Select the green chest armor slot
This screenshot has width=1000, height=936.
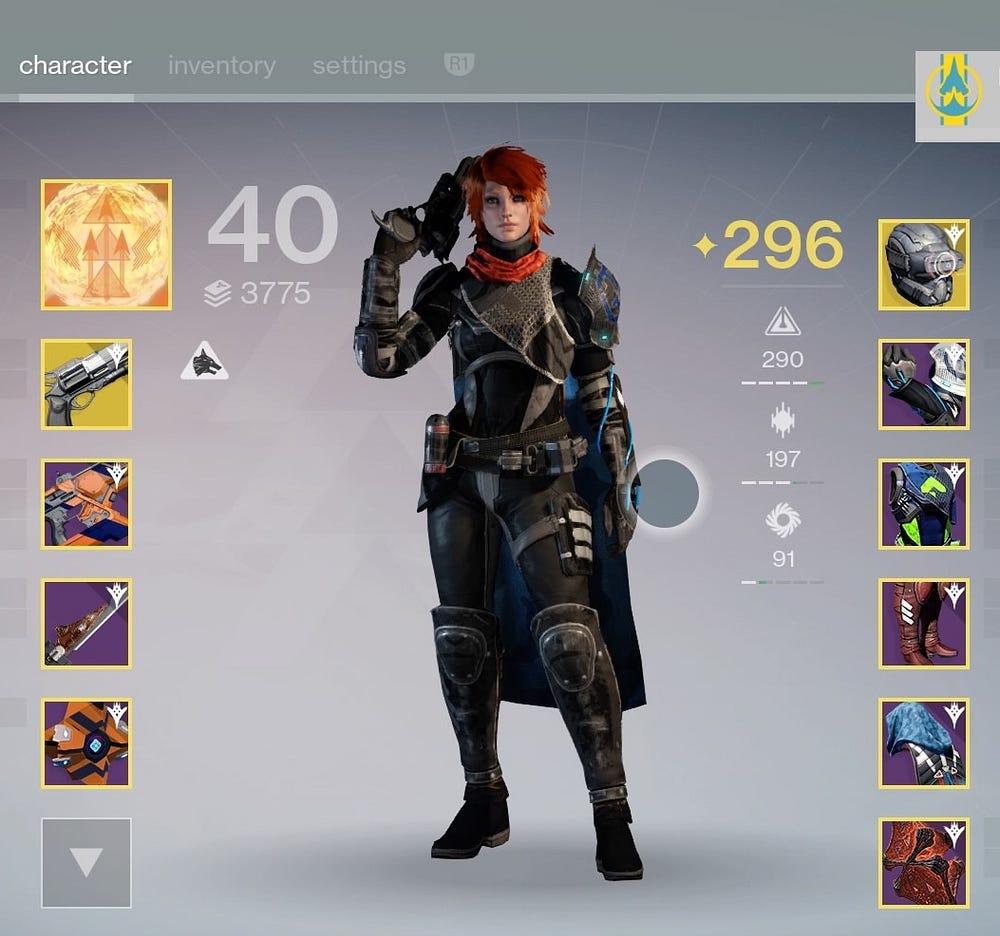924,504
